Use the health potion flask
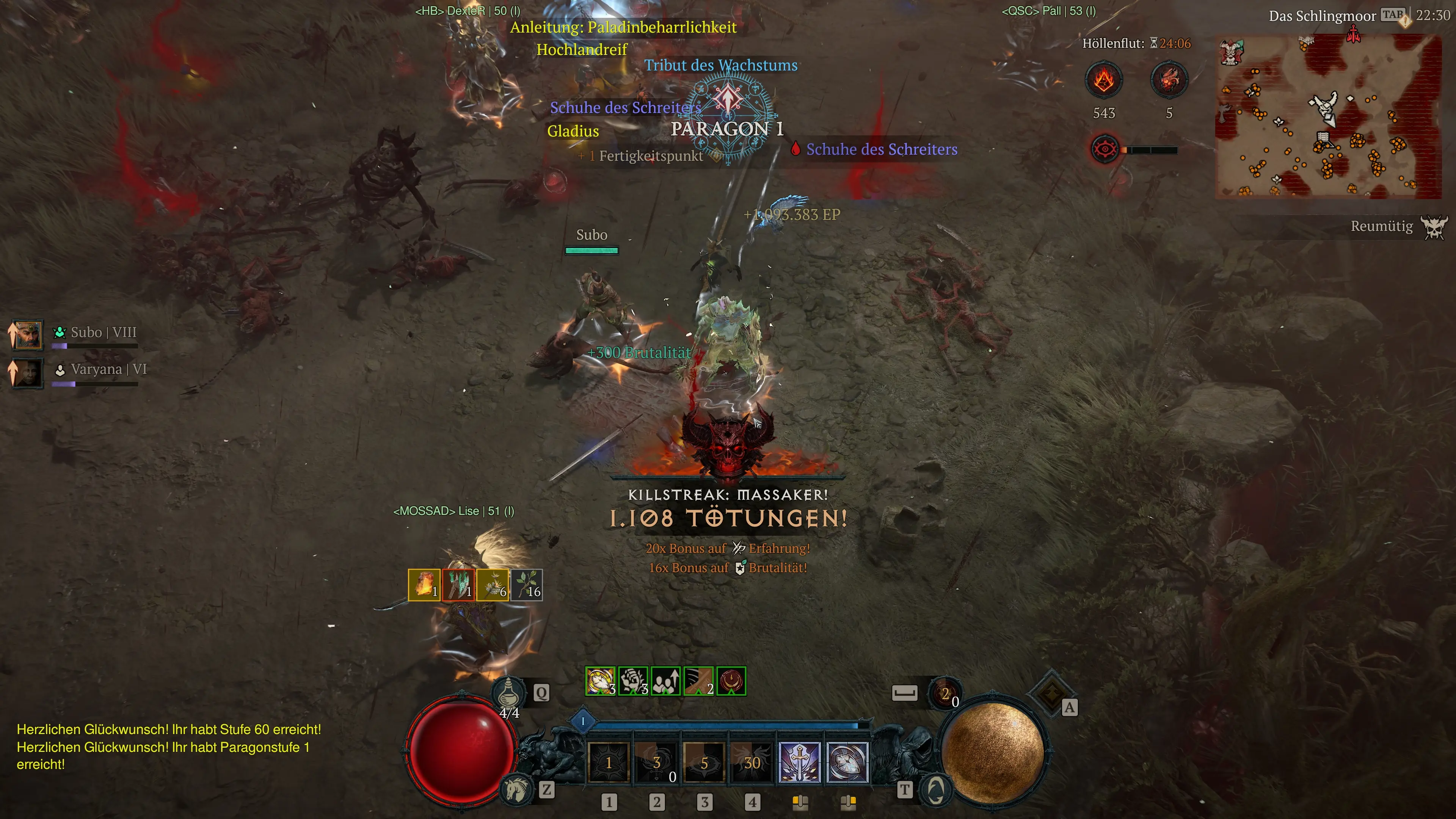Screen dimensions: 1456x819 (x=508, y=691)
